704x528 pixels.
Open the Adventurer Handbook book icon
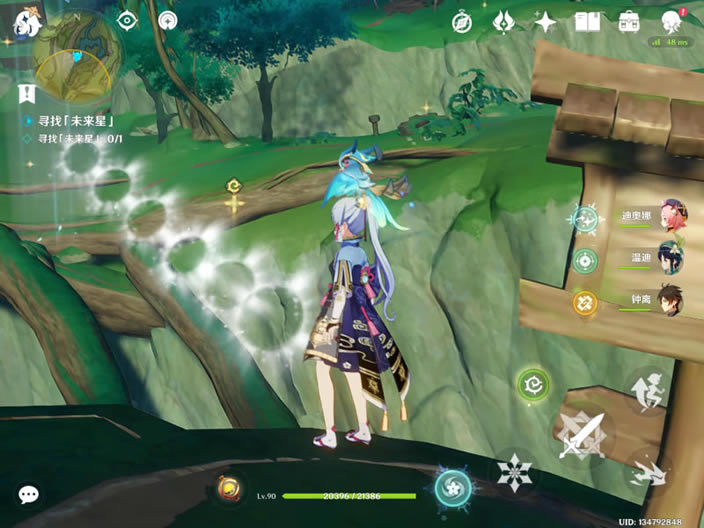(x=587, y=21)
